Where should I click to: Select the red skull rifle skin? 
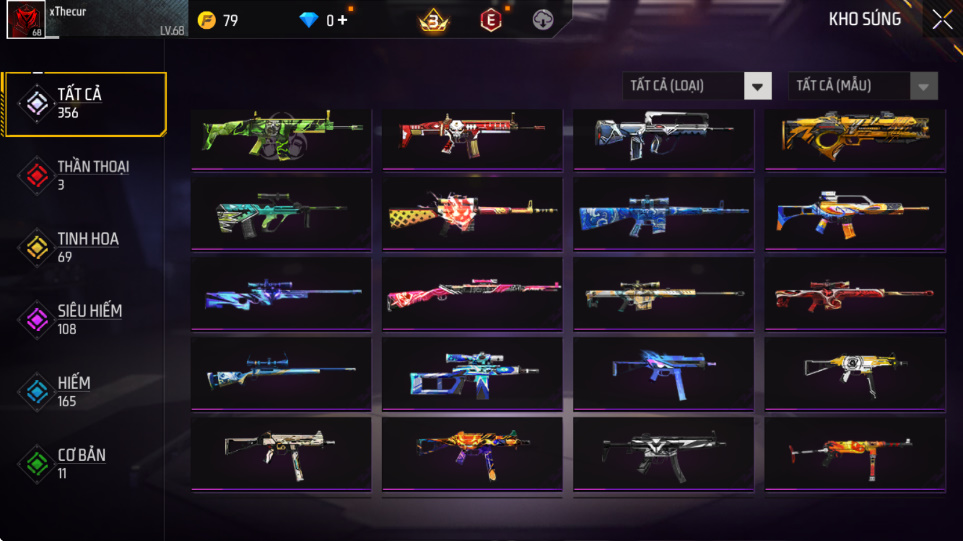coord(472,137)
